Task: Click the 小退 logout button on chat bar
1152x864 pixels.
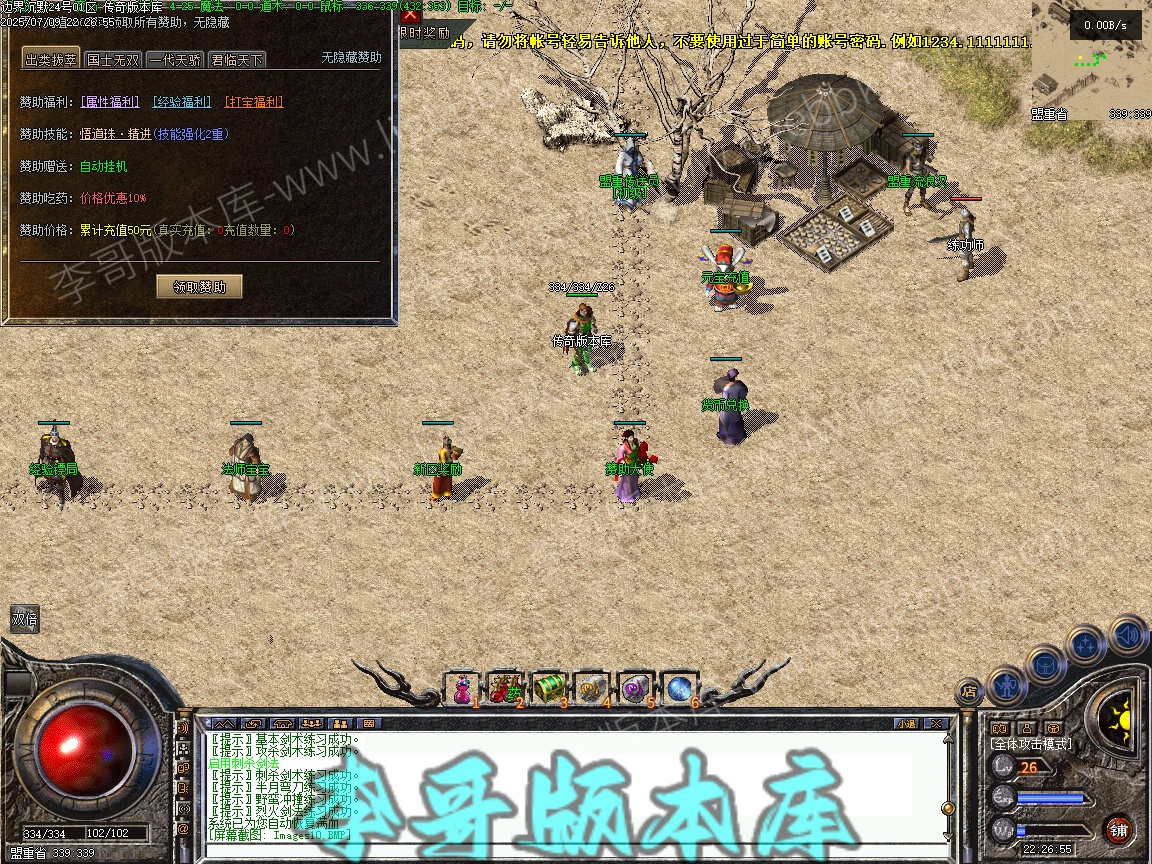Action: click(x=906, y=723)
